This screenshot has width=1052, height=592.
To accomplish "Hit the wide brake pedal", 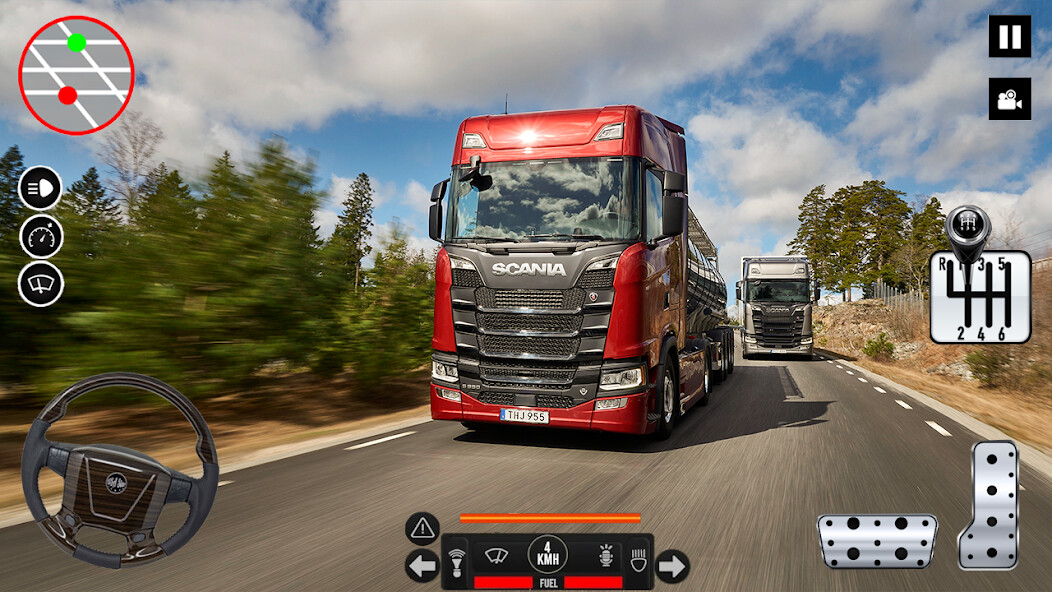I will click(877, 541).
